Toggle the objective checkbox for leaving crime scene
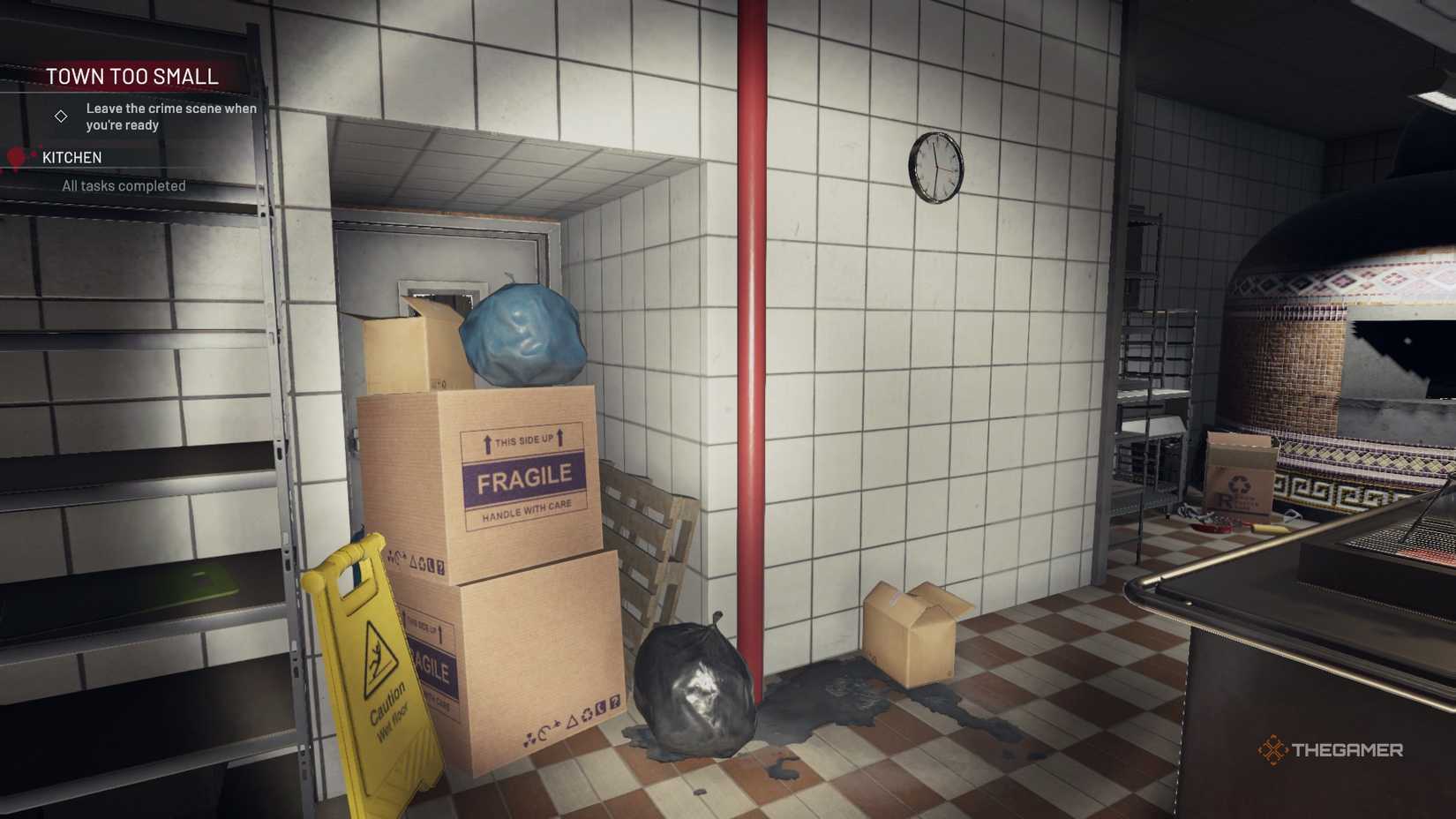 pos(61,116)
